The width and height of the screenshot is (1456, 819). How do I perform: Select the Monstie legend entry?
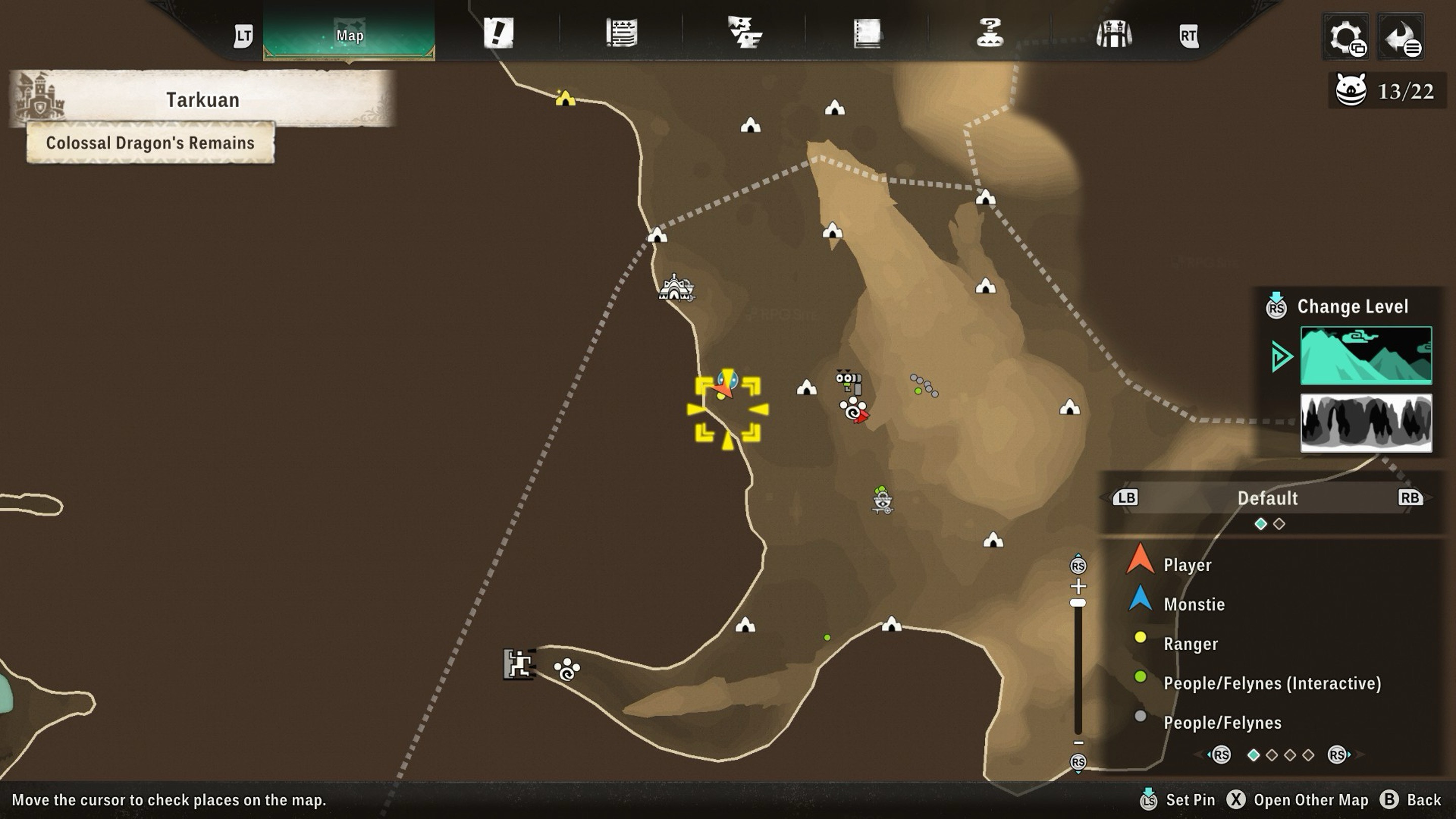point(1194,604)
